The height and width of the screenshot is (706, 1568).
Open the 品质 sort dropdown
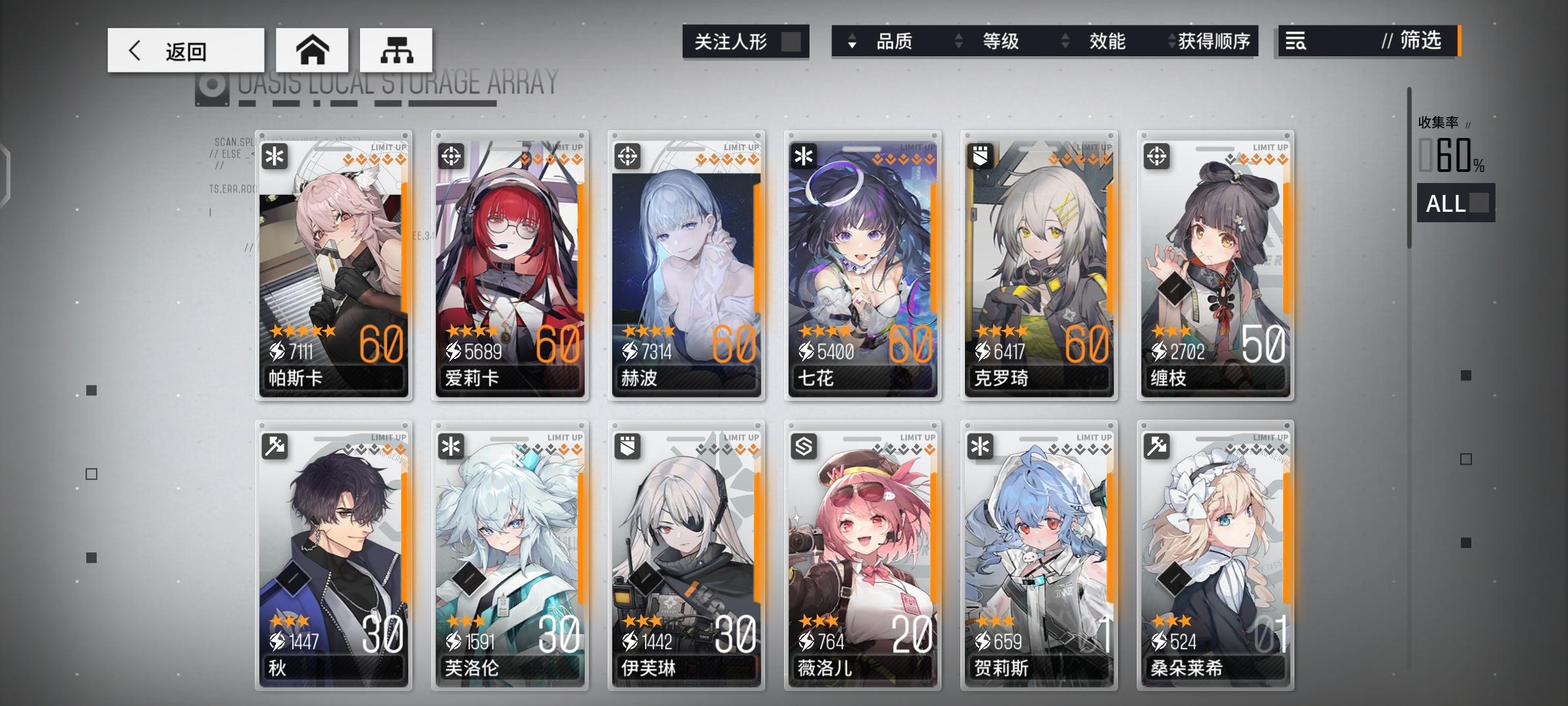tap(895, 41)
